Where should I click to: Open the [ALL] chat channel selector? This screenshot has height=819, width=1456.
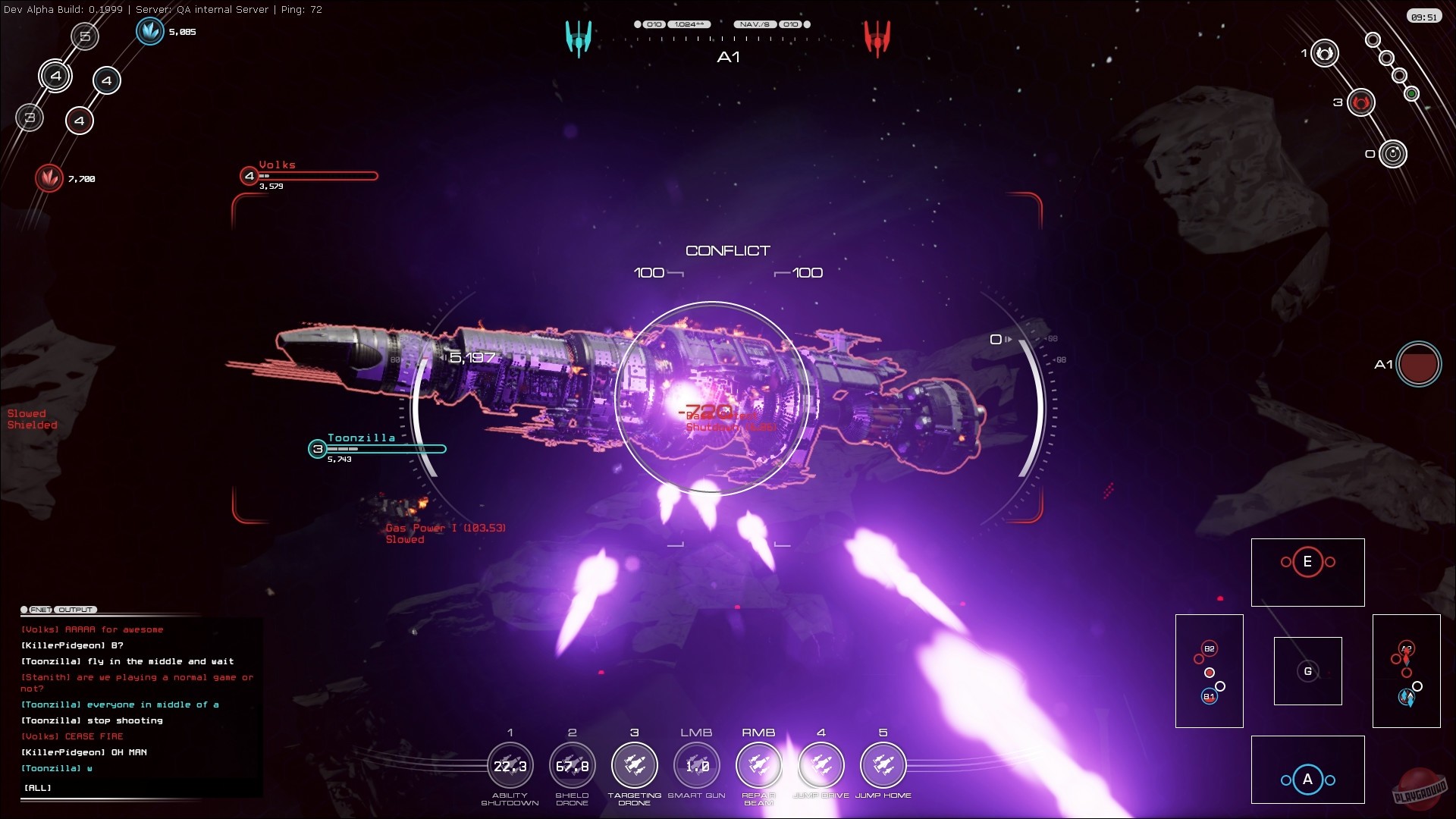(37, 787)
